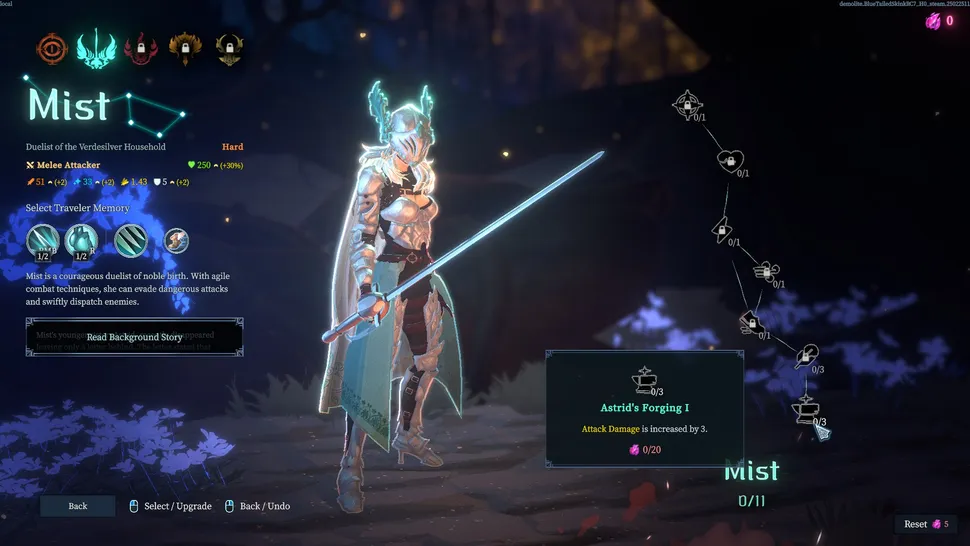Upgrade the anvil Astrid's Forging node
The height and width of the screenshot is (546, 970).
click(804, 408)
